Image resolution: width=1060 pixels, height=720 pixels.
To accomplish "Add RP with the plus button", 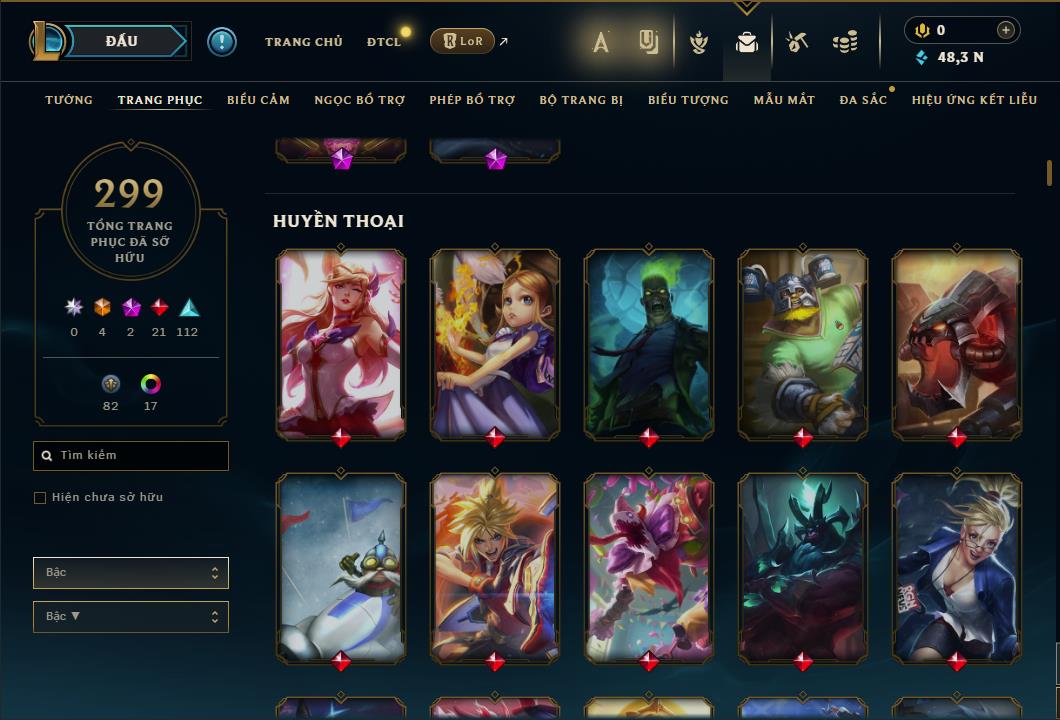I will pyautogui.click(x=1006, y=30).
